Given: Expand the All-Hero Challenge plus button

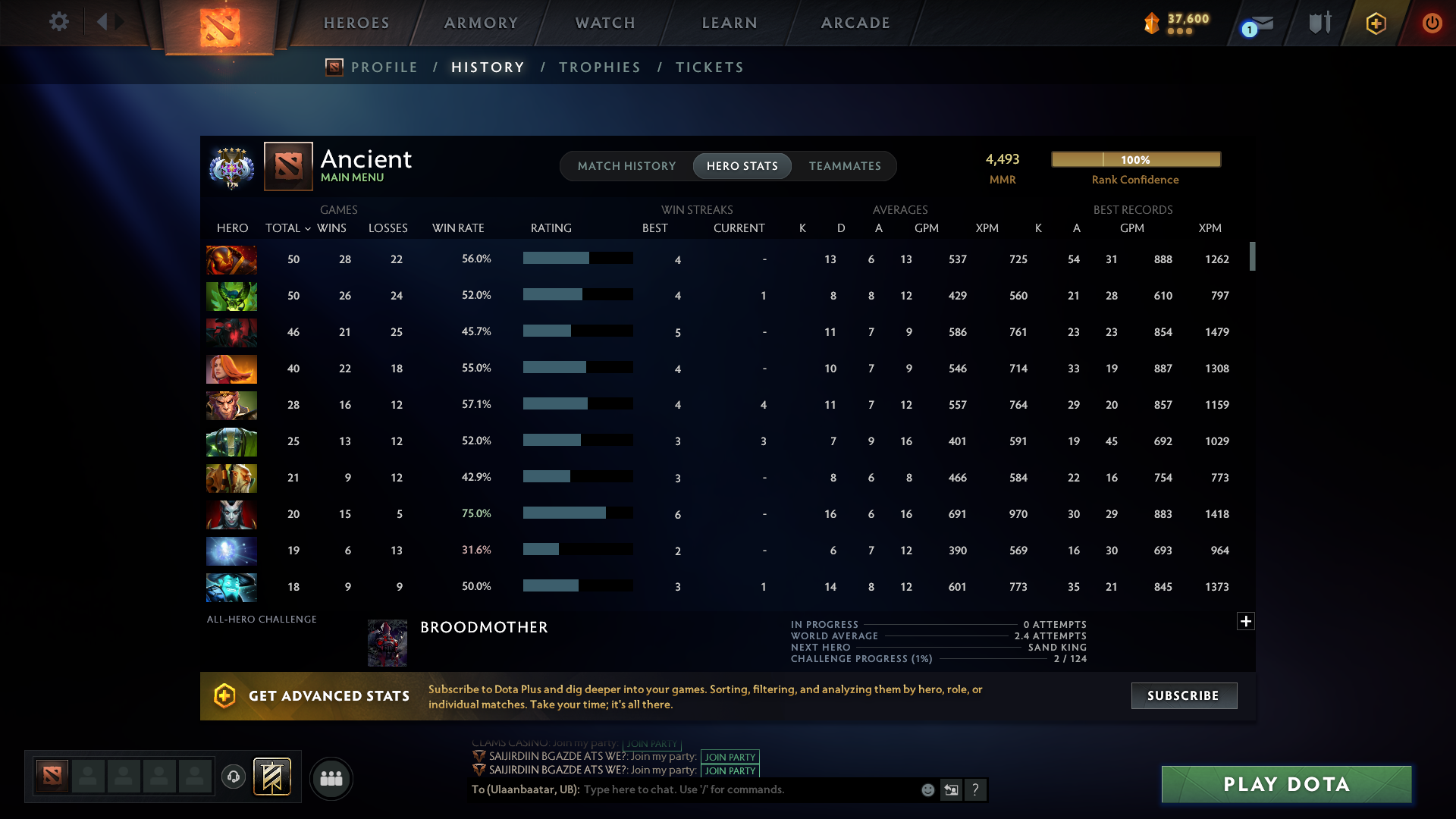Looking at the screenshot, I should 1246,621.
